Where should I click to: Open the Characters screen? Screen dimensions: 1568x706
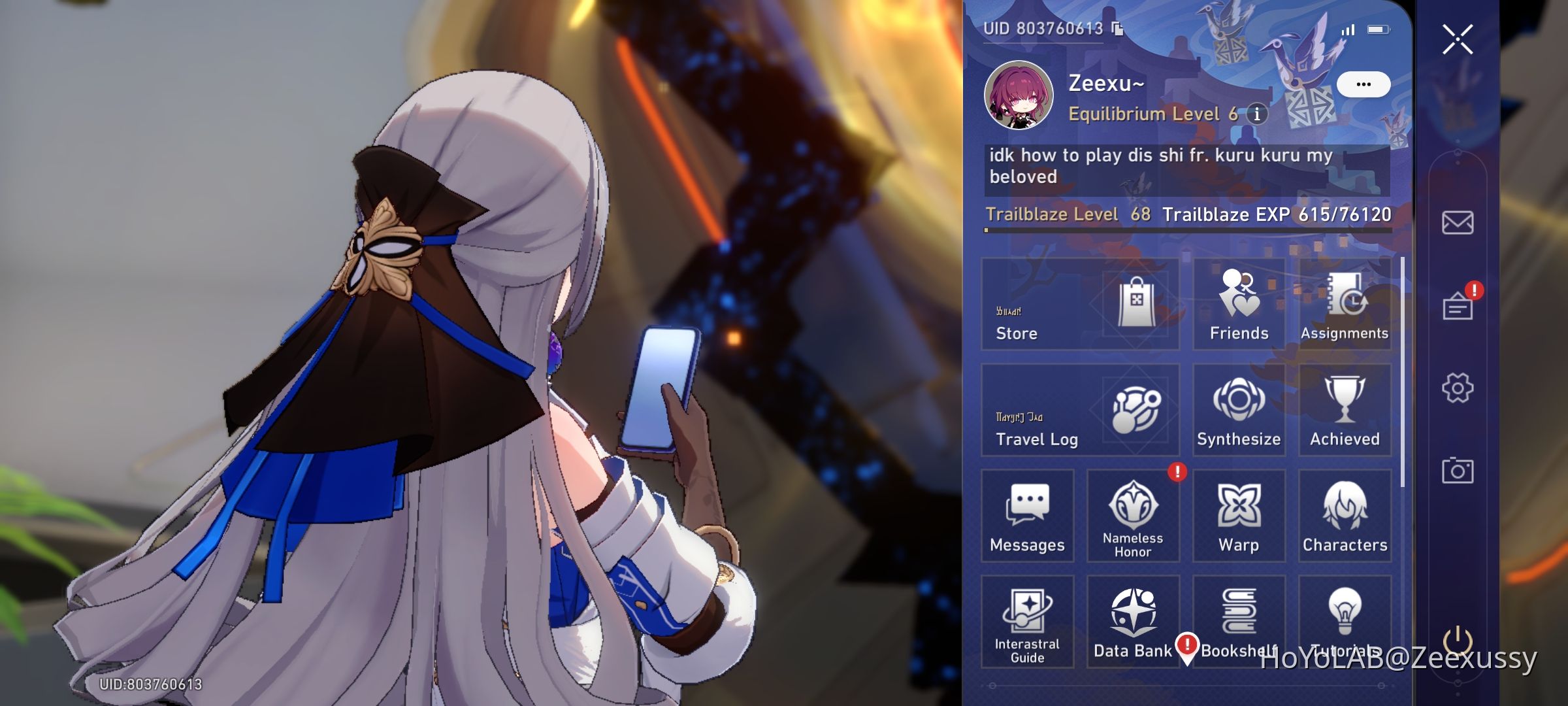click(x=1345, y=516)
